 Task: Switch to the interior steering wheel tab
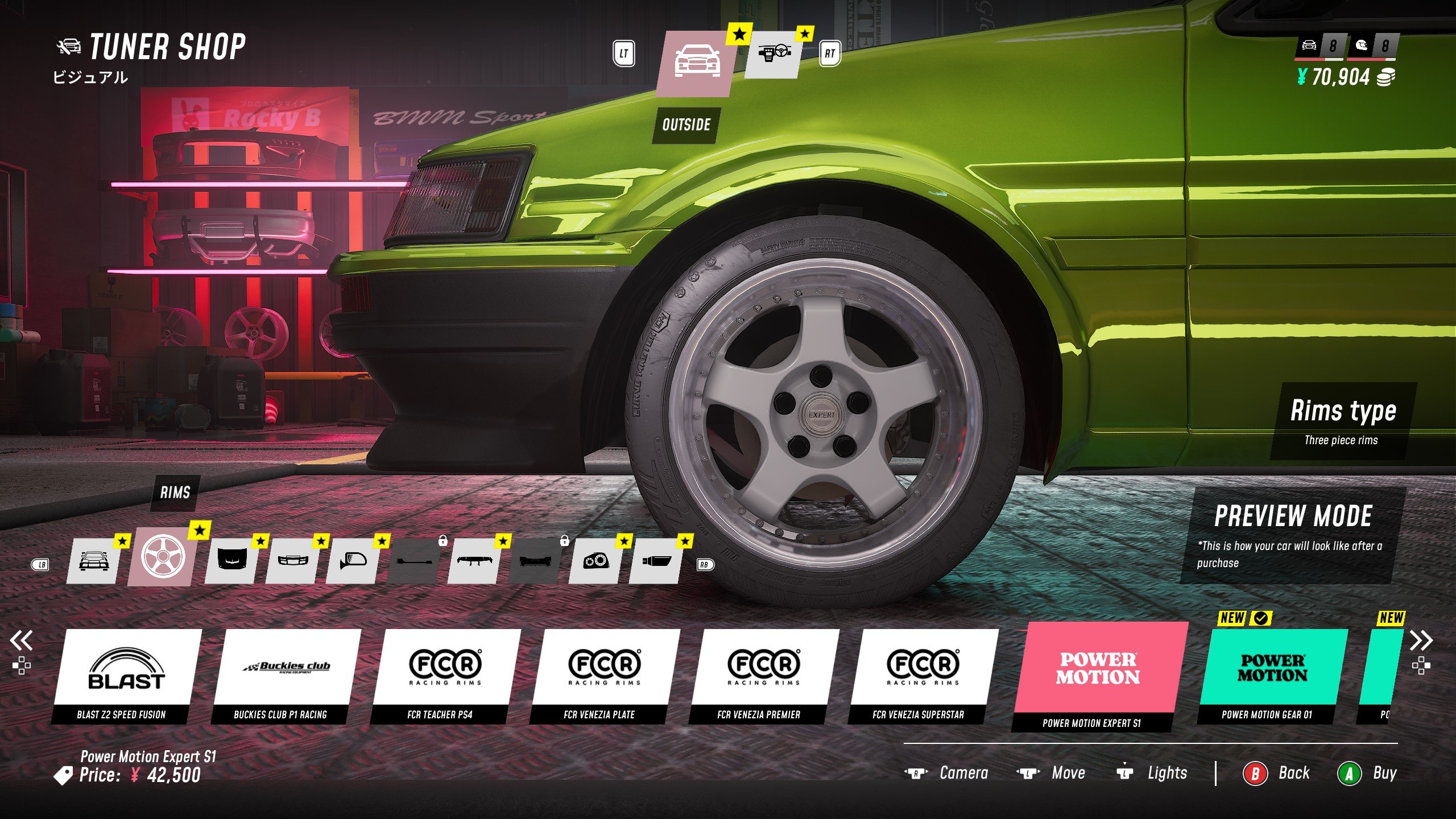click(772, 55)
